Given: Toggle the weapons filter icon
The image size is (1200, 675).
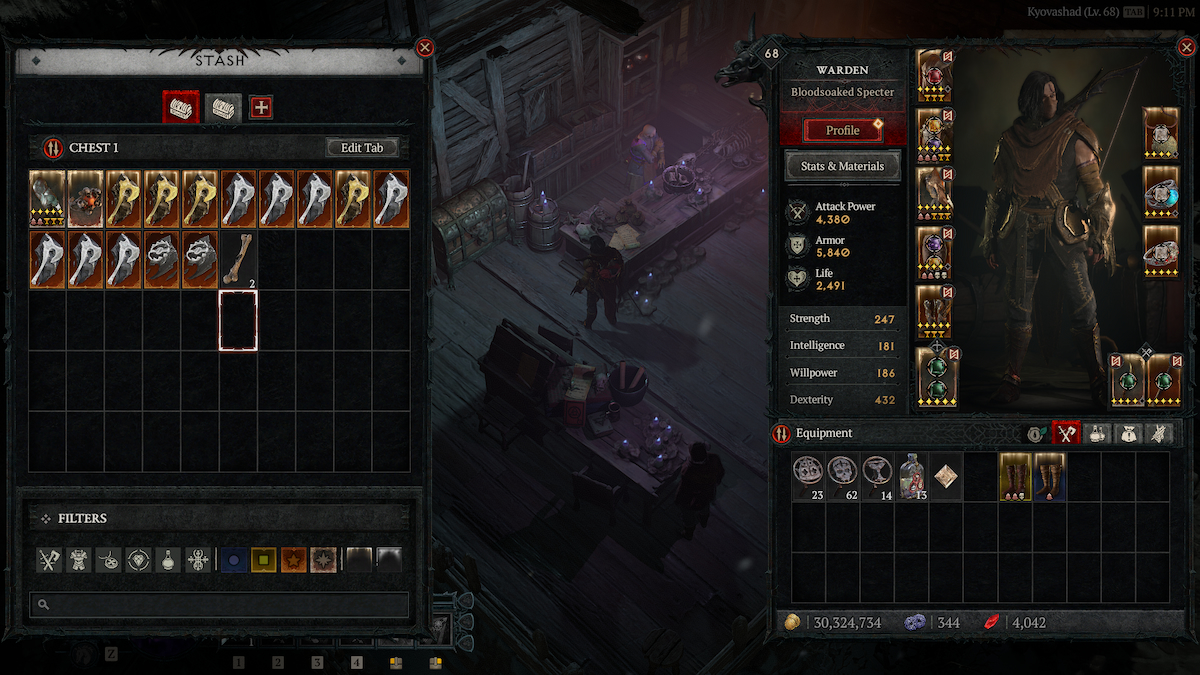Looking at the screenshot, I should pos(50,561).
